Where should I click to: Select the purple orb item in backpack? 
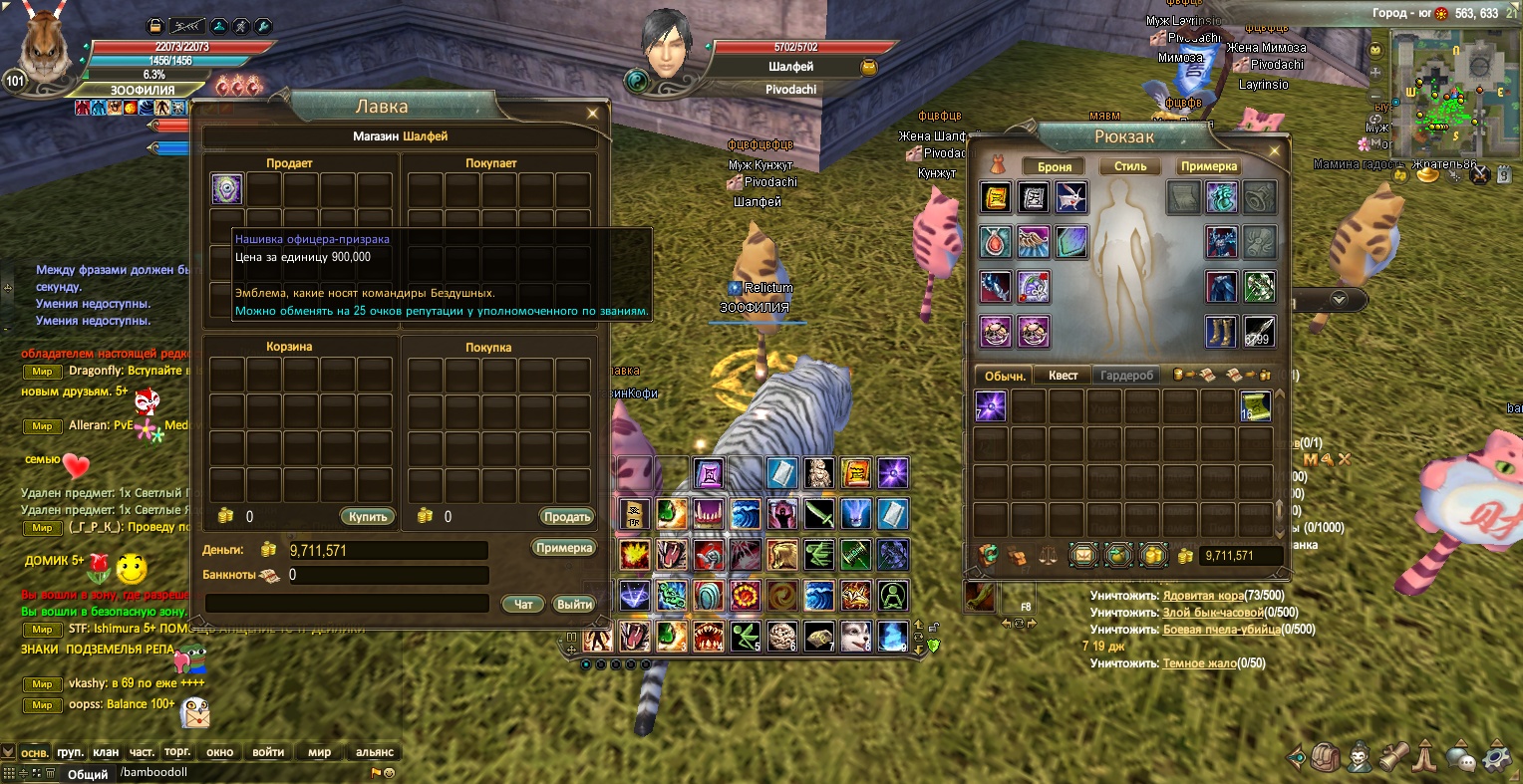tap(991, 406)
